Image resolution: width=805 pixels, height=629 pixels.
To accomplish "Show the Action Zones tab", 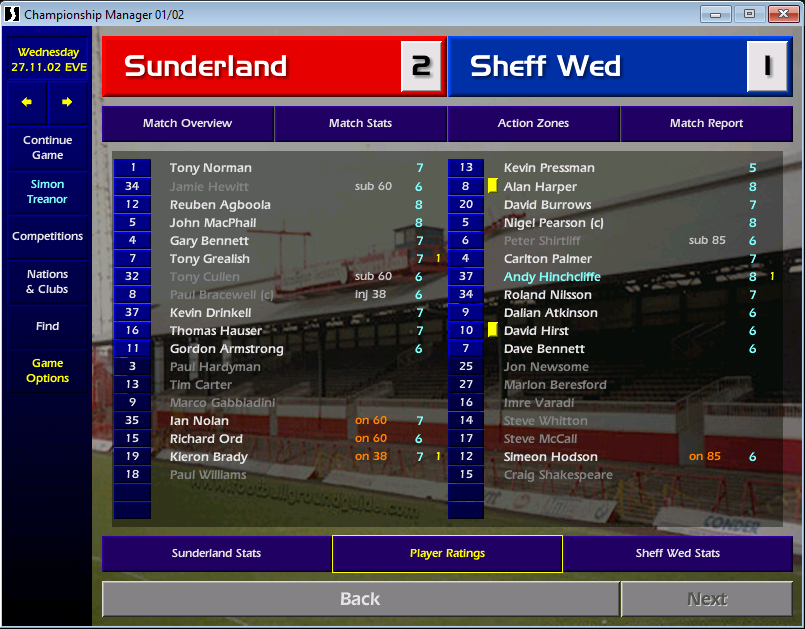I will 533,123.
